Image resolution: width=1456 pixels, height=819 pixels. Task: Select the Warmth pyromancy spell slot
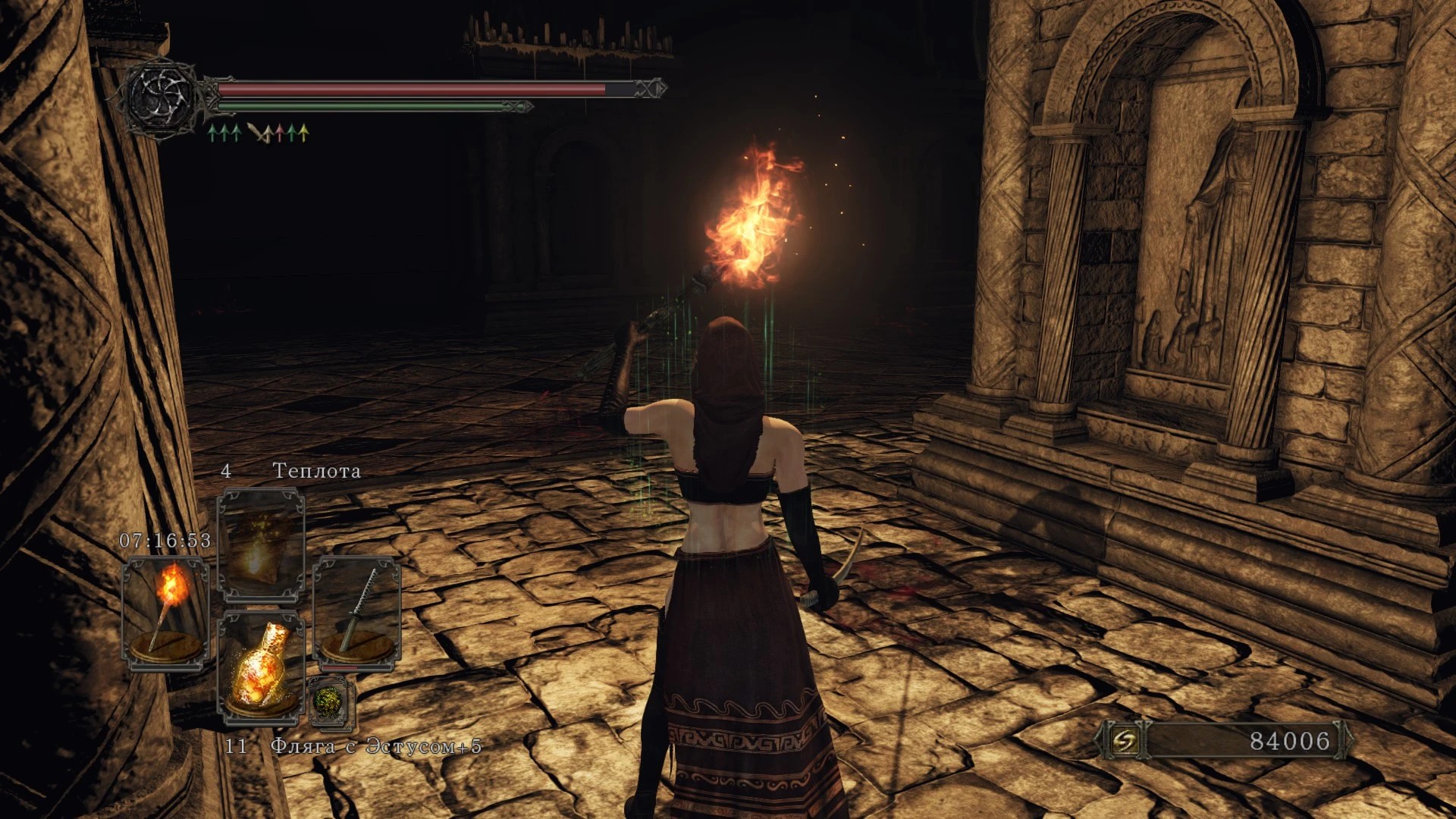click(261, 544)
